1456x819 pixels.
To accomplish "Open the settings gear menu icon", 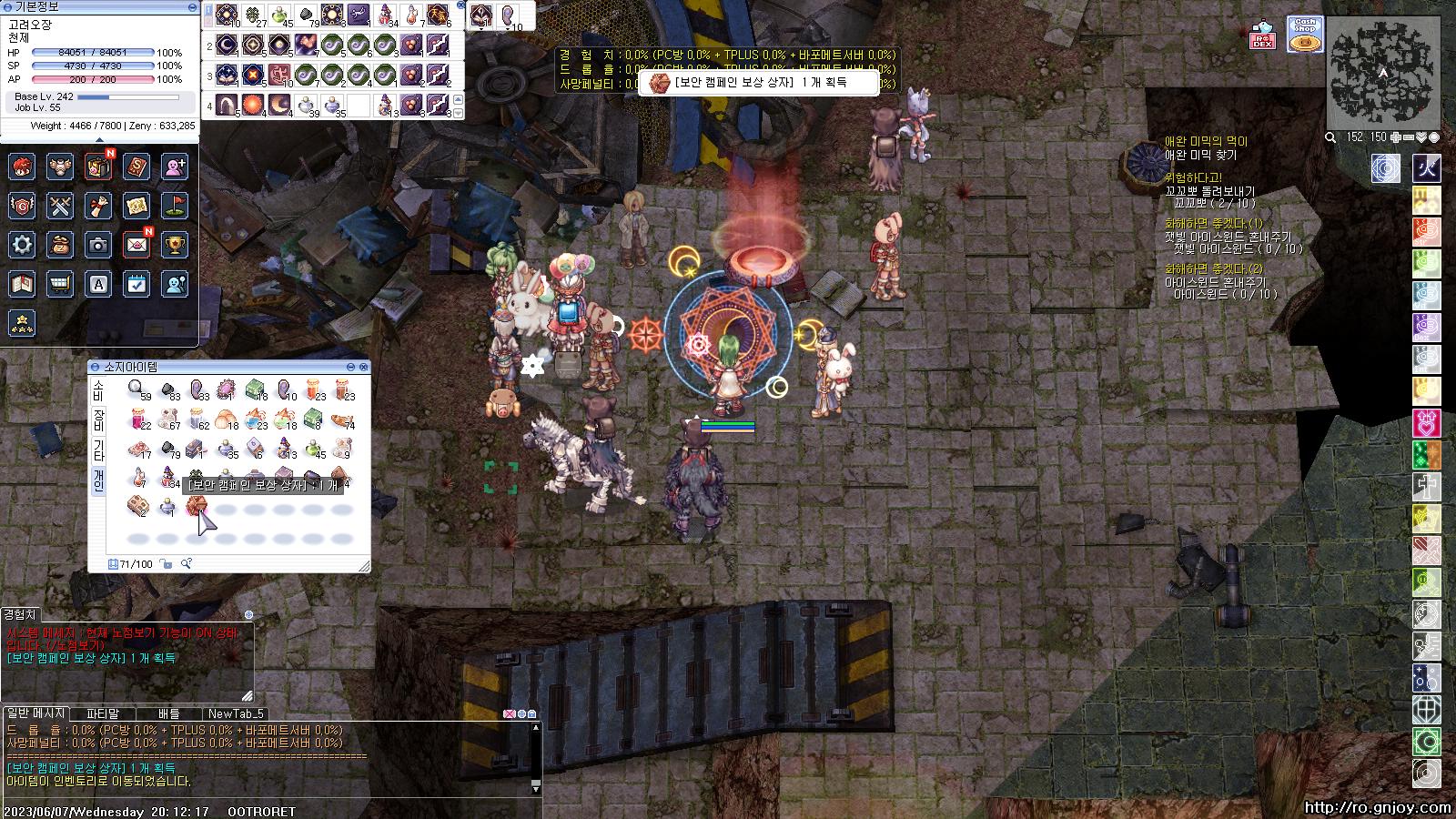I will click(x=22, y=244).
